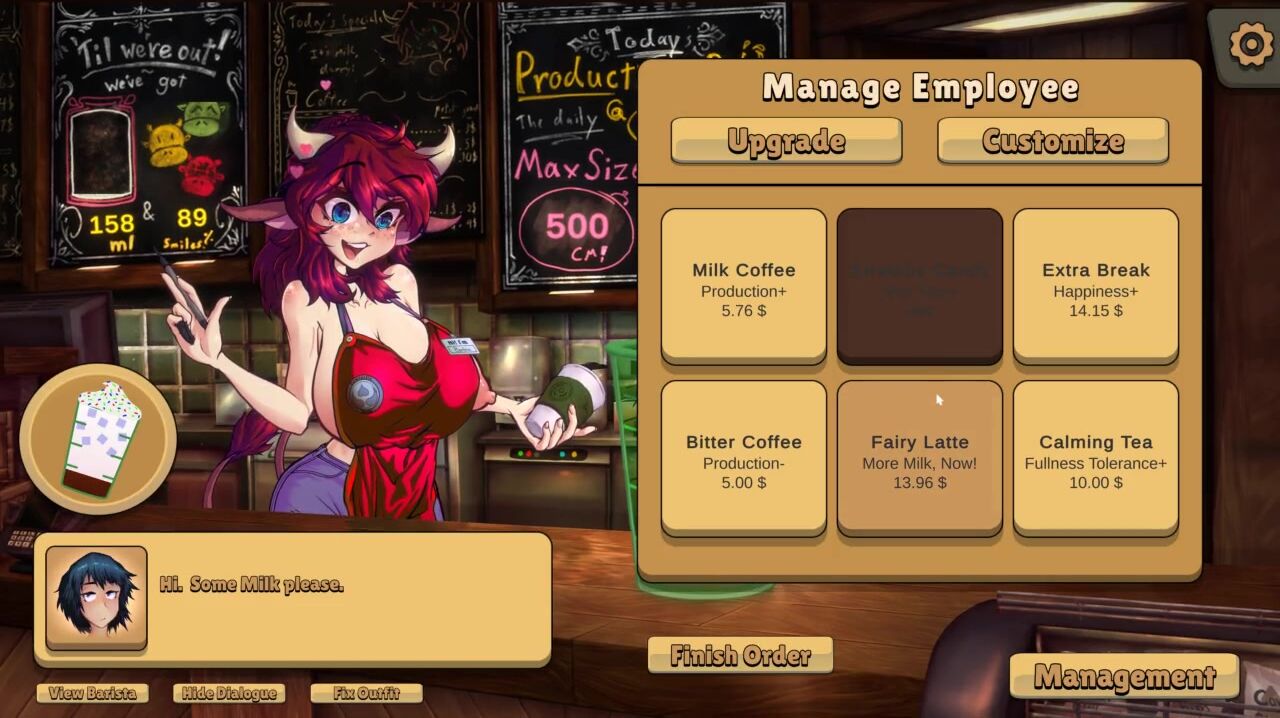Screen dimensions: 1280x718
Task: Click the View Barista button
Action: click(93, 693)
